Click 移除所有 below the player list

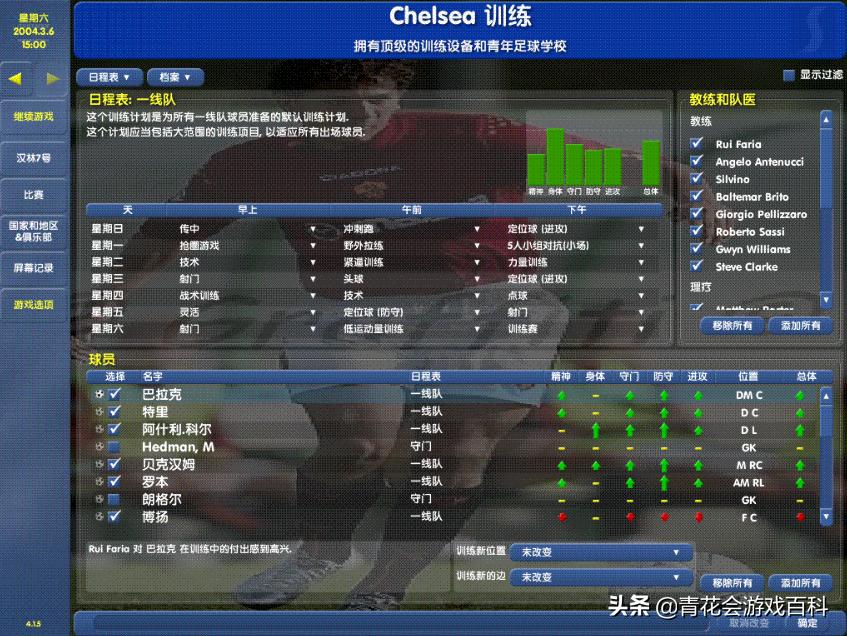732,583
